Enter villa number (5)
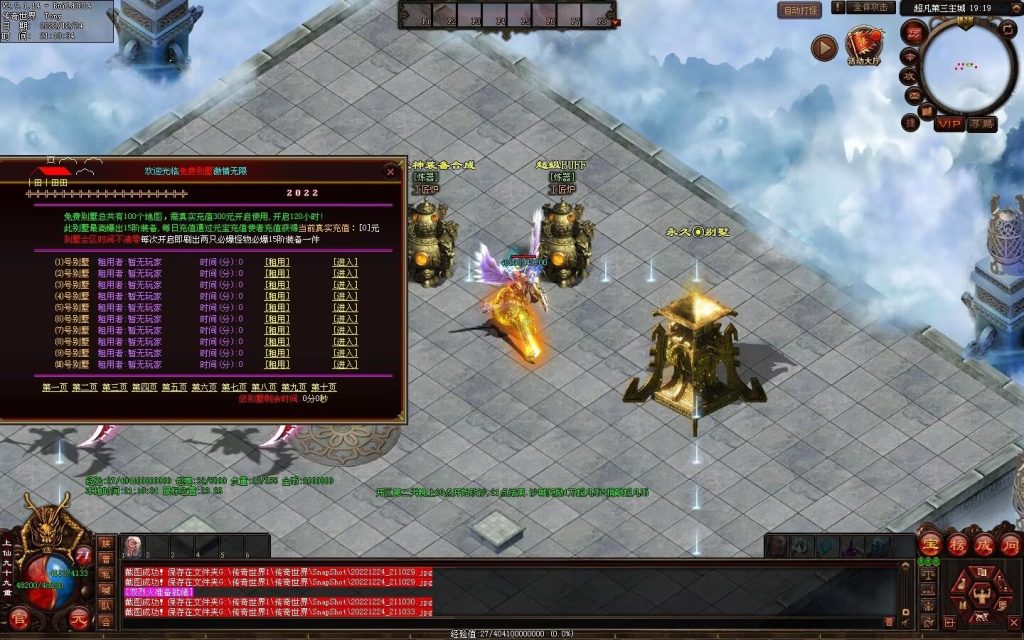The height and width of the screenshot is (640, 1024). point(345,307)
